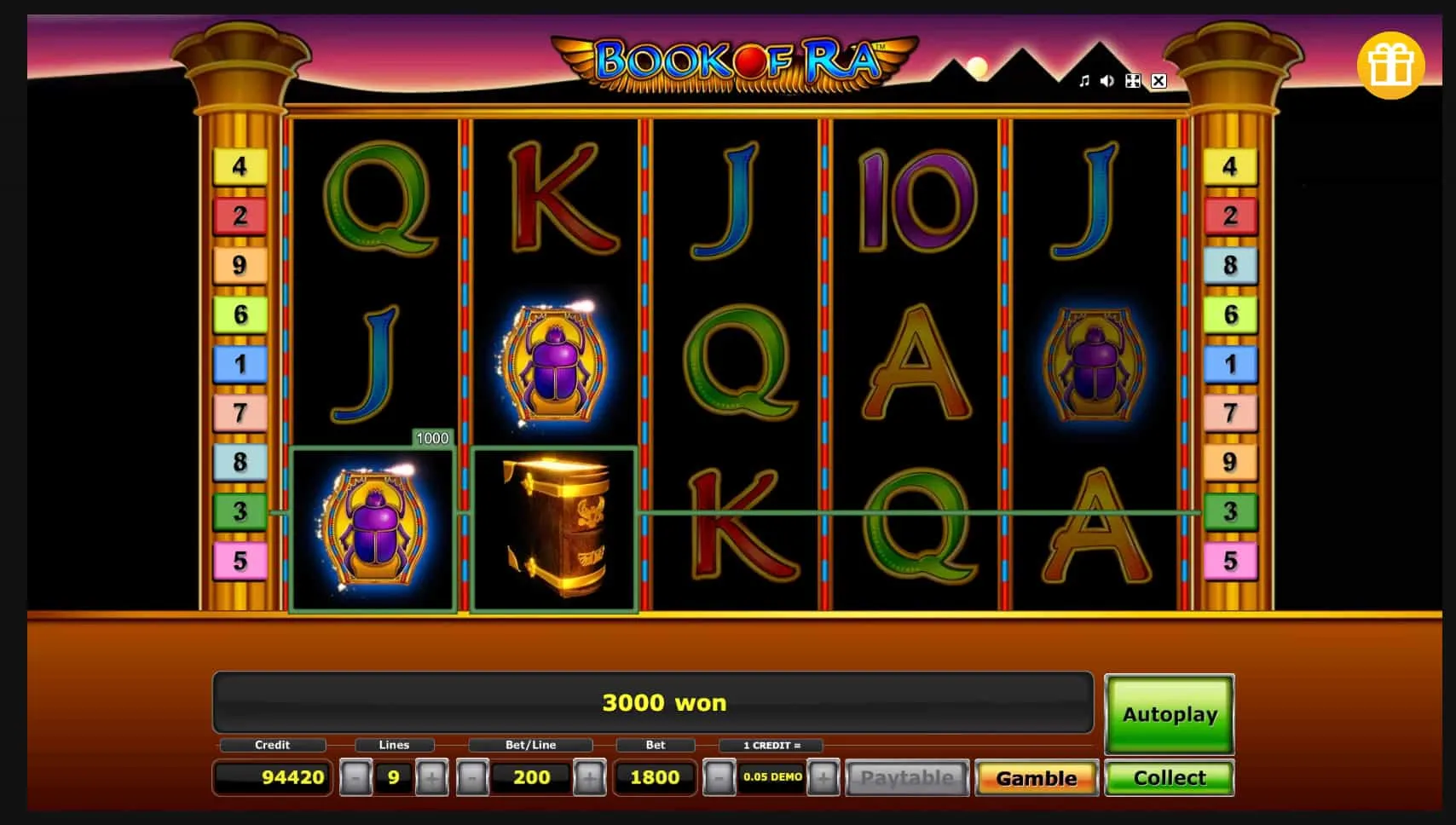Mute the game sound with the speaker icon
1456x825 pixels.
(1107, 82)
